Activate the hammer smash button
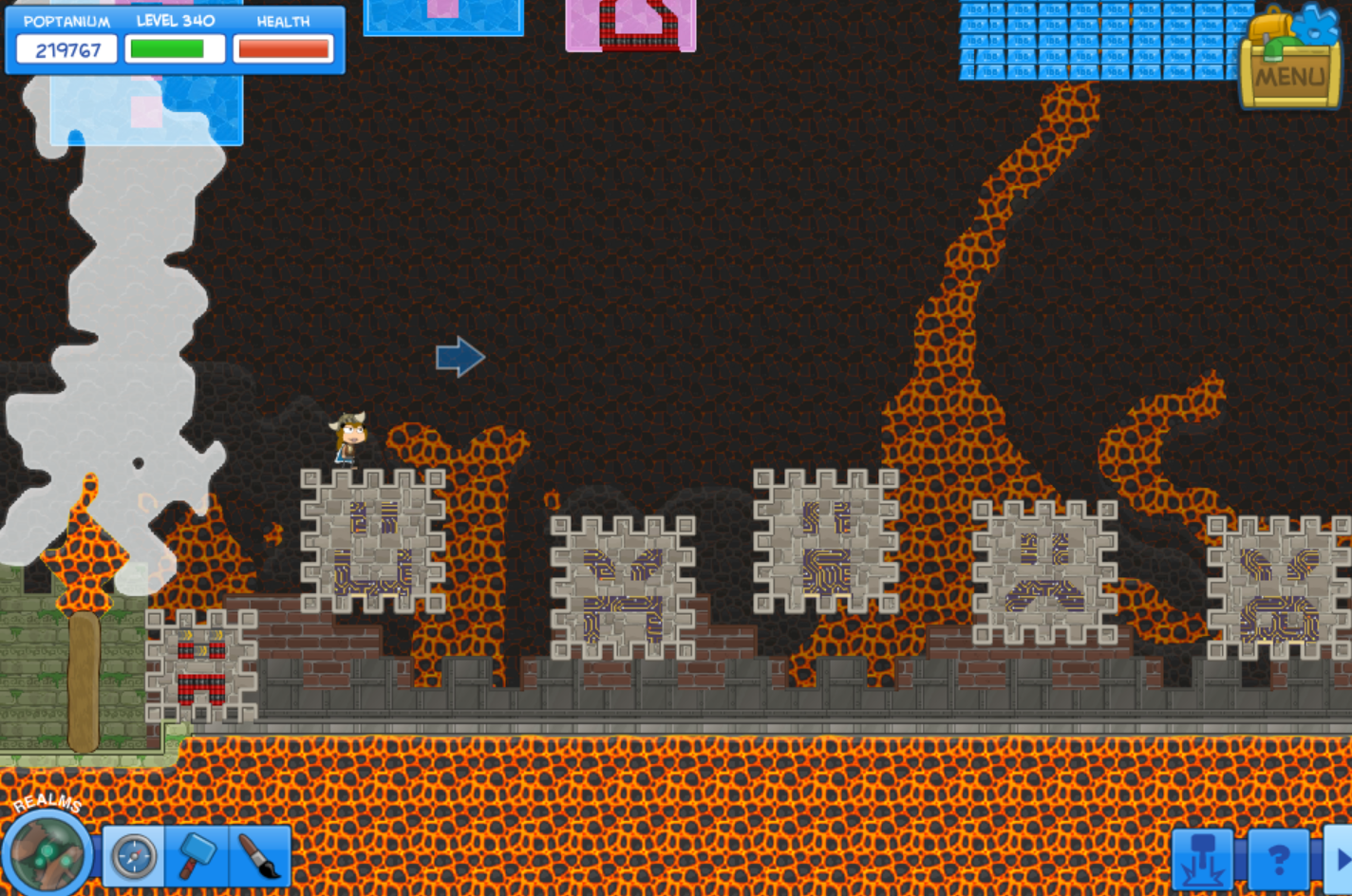 (x=1203, y=860)
